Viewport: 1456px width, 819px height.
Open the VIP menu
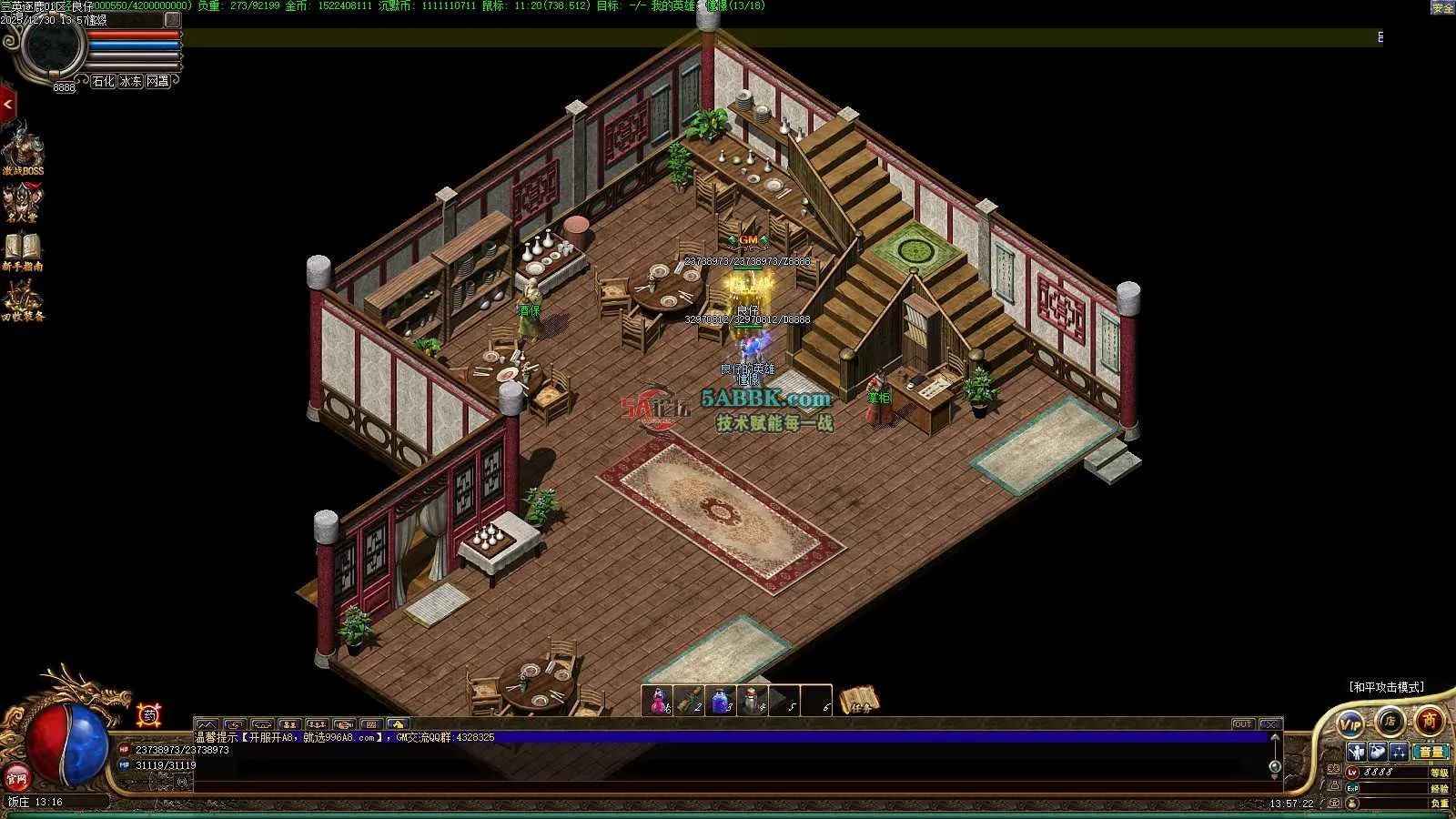pos(1350,723)
